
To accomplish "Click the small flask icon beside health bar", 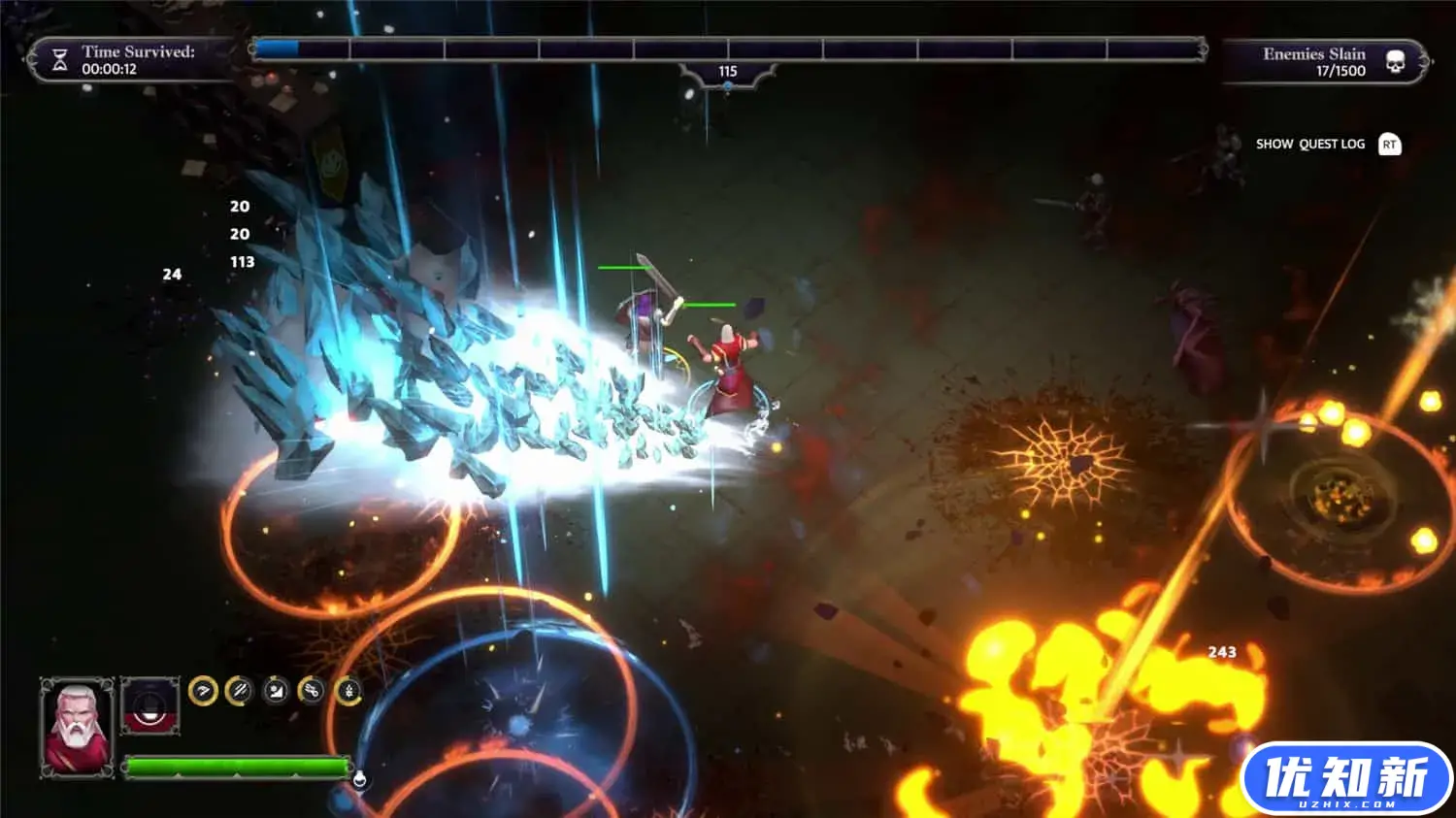I will pos(359,778).
